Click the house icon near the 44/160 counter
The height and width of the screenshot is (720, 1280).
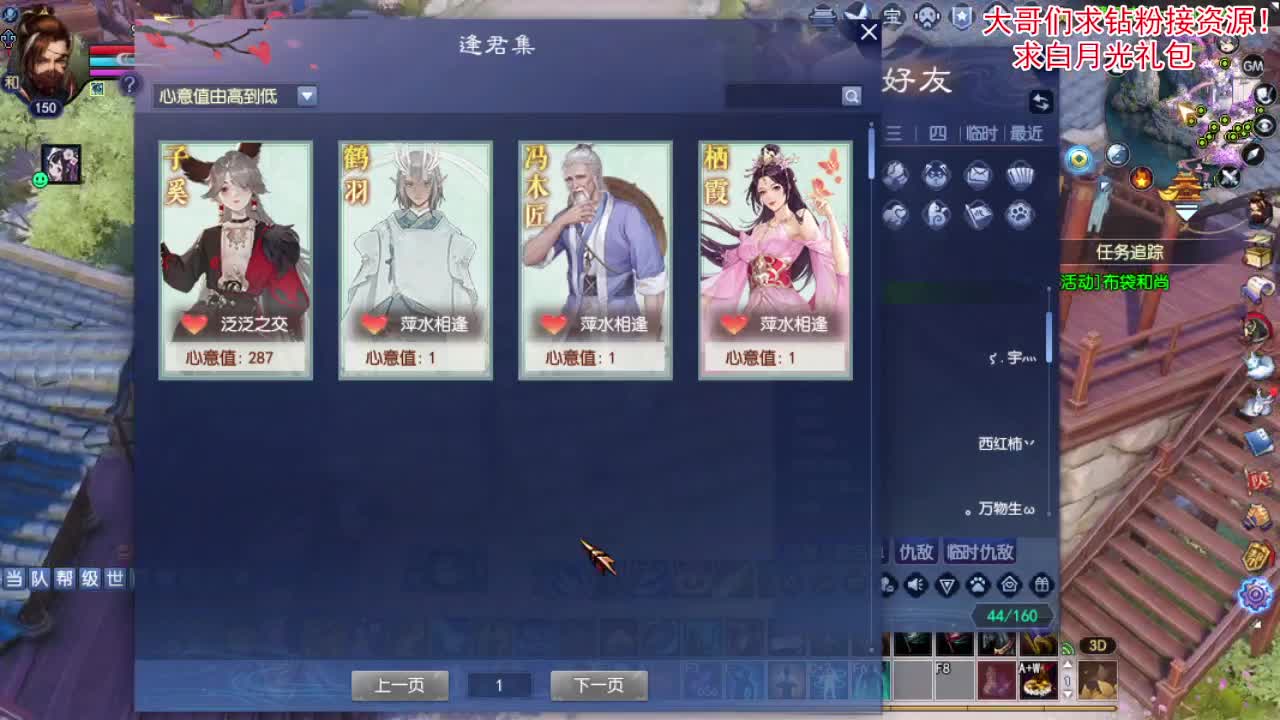point(1008,585)
